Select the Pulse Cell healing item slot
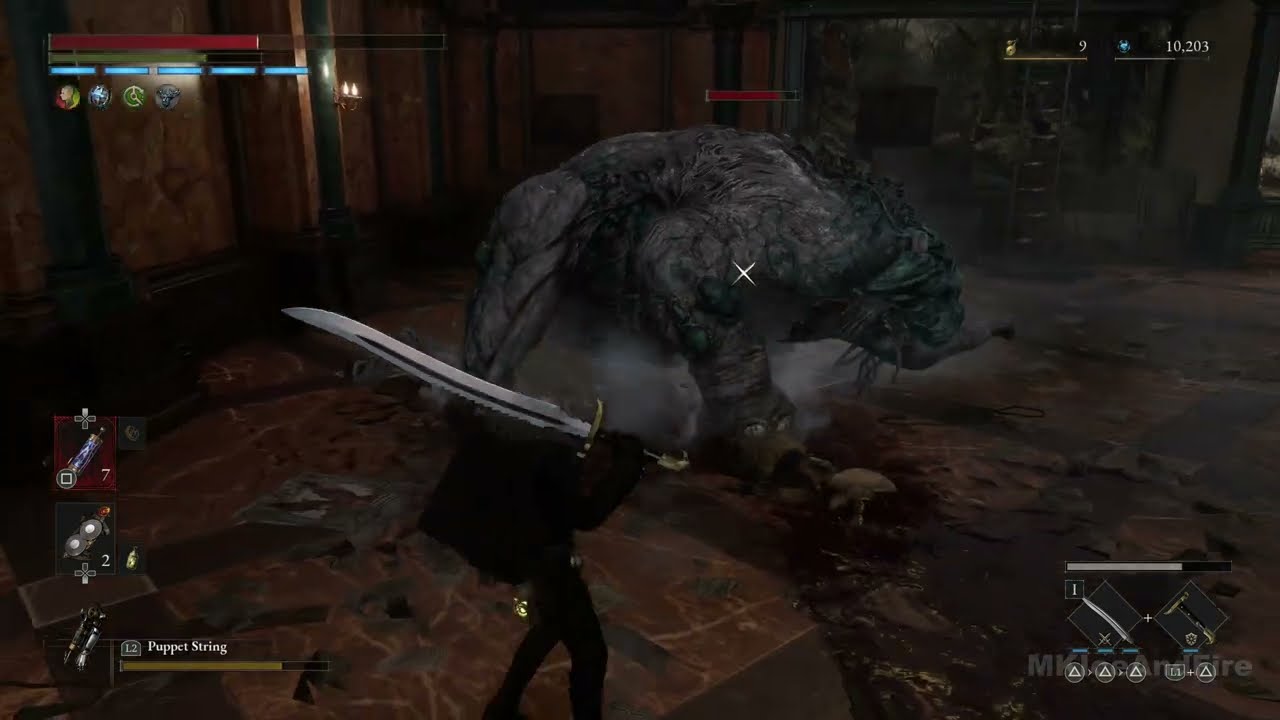This screenshot has width=1280, height=720. coord(85,453)
